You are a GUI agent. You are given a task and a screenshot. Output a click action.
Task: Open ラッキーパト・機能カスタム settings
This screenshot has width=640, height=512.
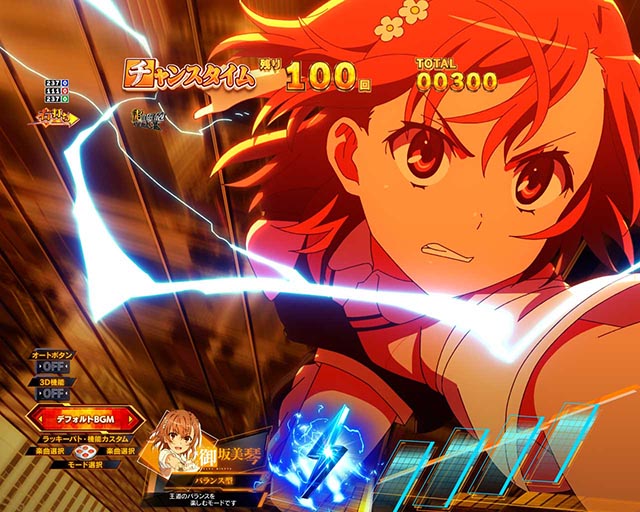click(85, 439)
